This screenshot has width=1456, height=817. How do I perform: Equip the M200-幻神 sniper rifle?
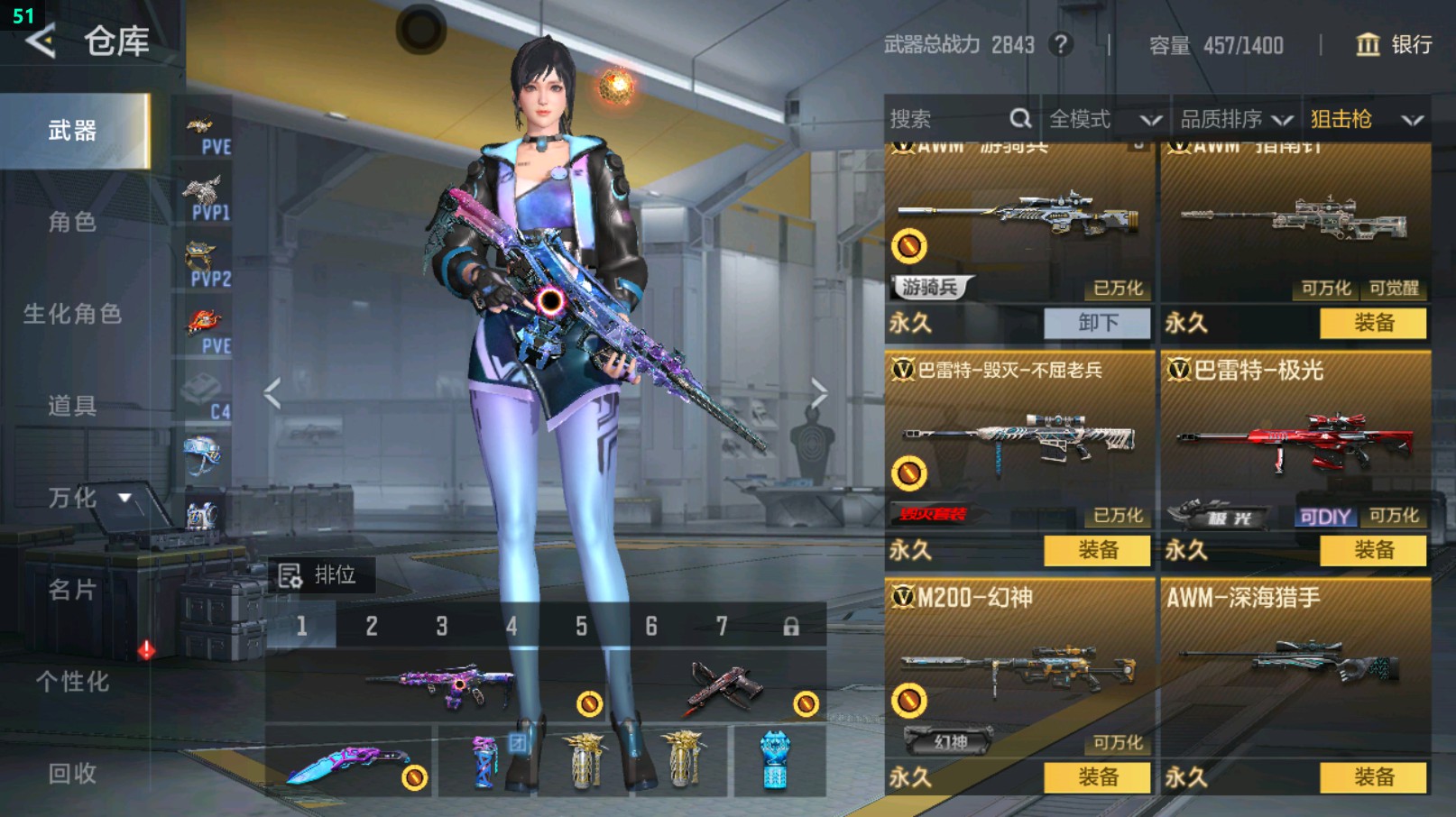1097,777
